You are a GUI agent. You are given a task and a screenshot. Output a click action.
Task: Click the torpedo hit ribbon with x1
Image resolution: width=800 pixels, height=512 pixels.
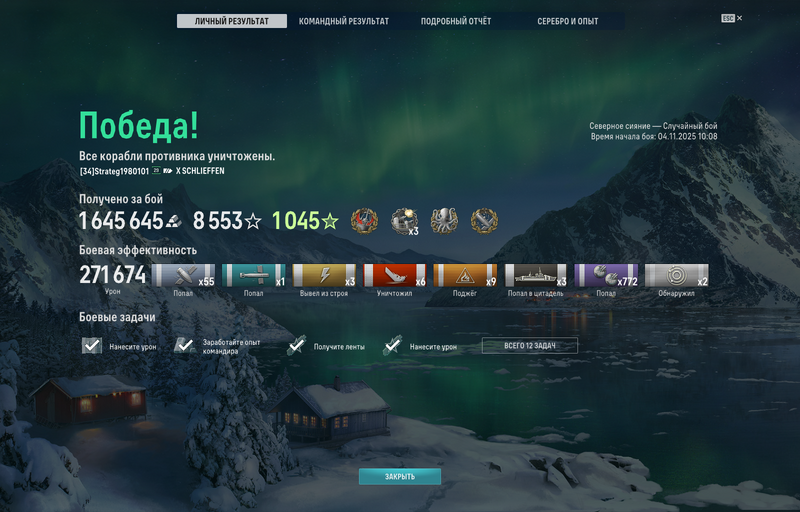tap(253, 276)
